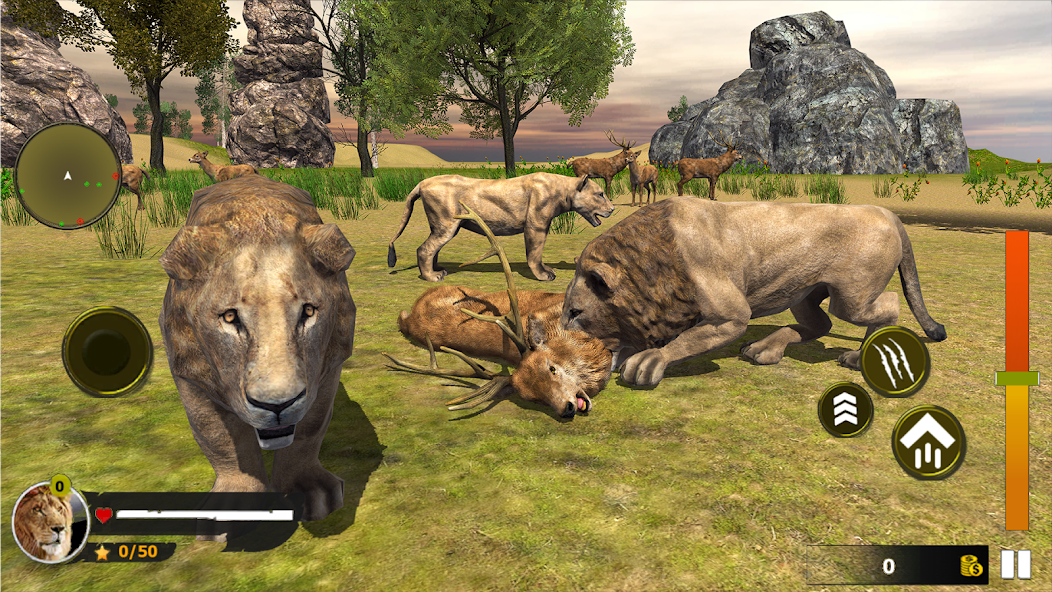This screenshot has height=592, width=1052.
Task: Hit the jump arrow button
Action: tap(929, 441)
